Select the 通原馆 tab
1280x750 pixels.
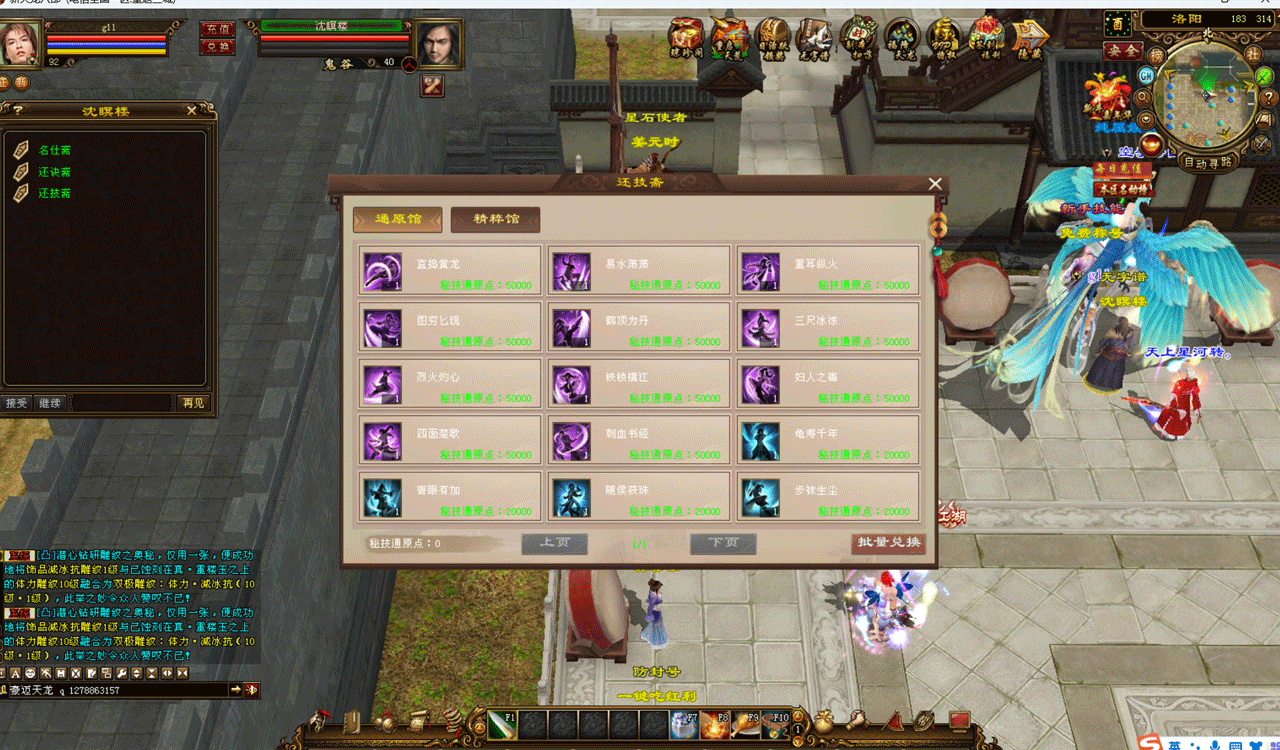click(x=397, y=220)
